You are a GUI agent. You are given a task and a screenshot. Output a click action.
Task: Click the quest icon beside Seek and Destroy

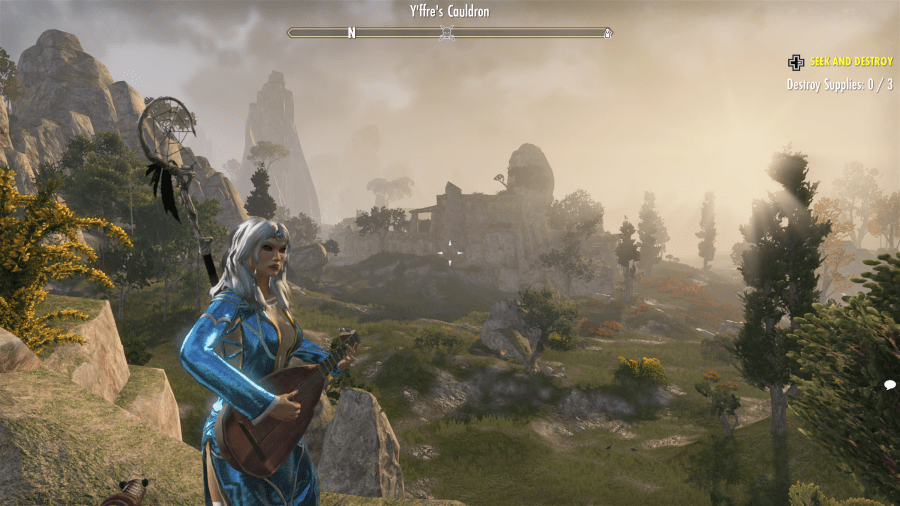coord(796,62)
